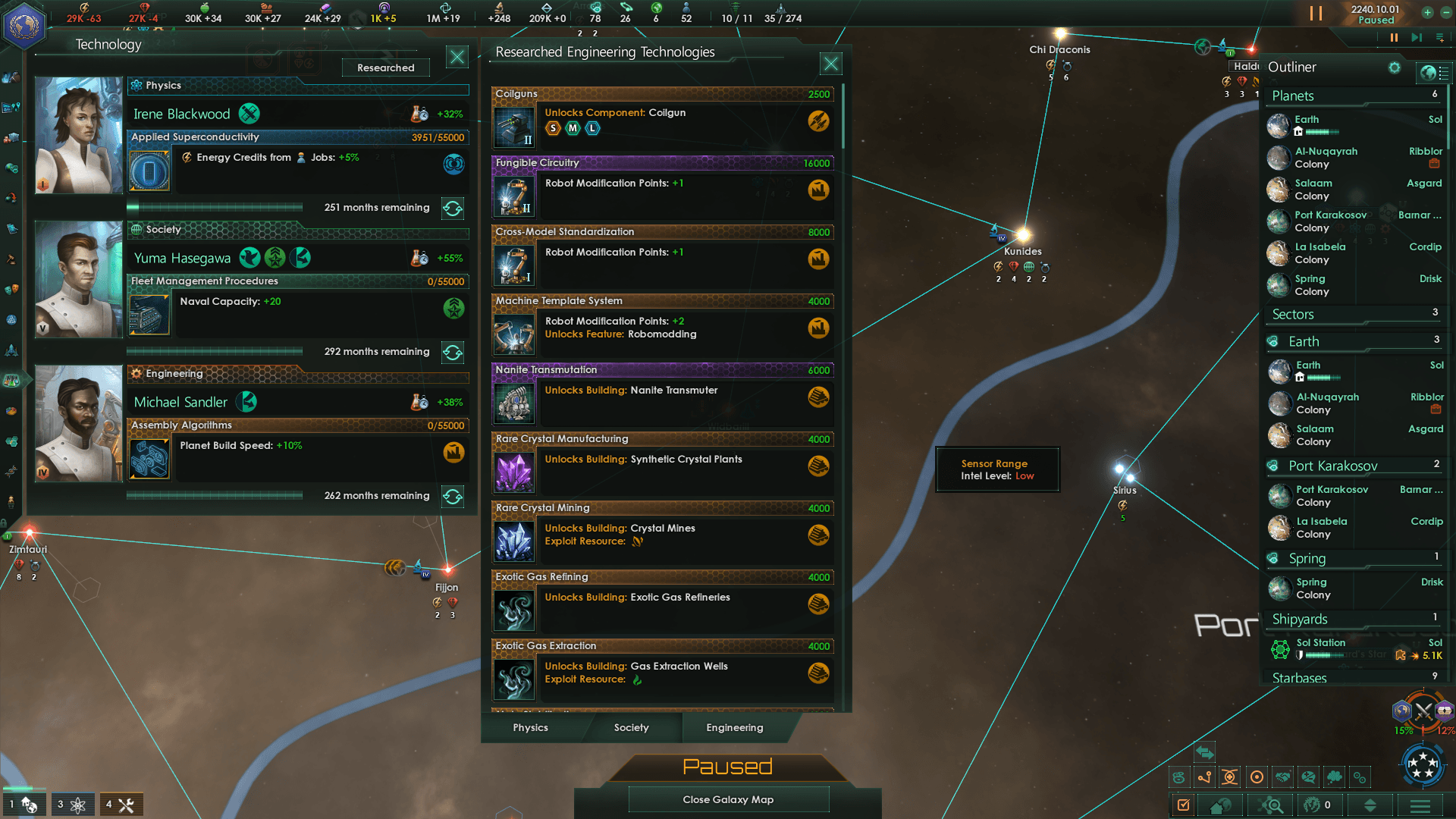
Task: Unpause using the top pause button
Action: 1316,14
